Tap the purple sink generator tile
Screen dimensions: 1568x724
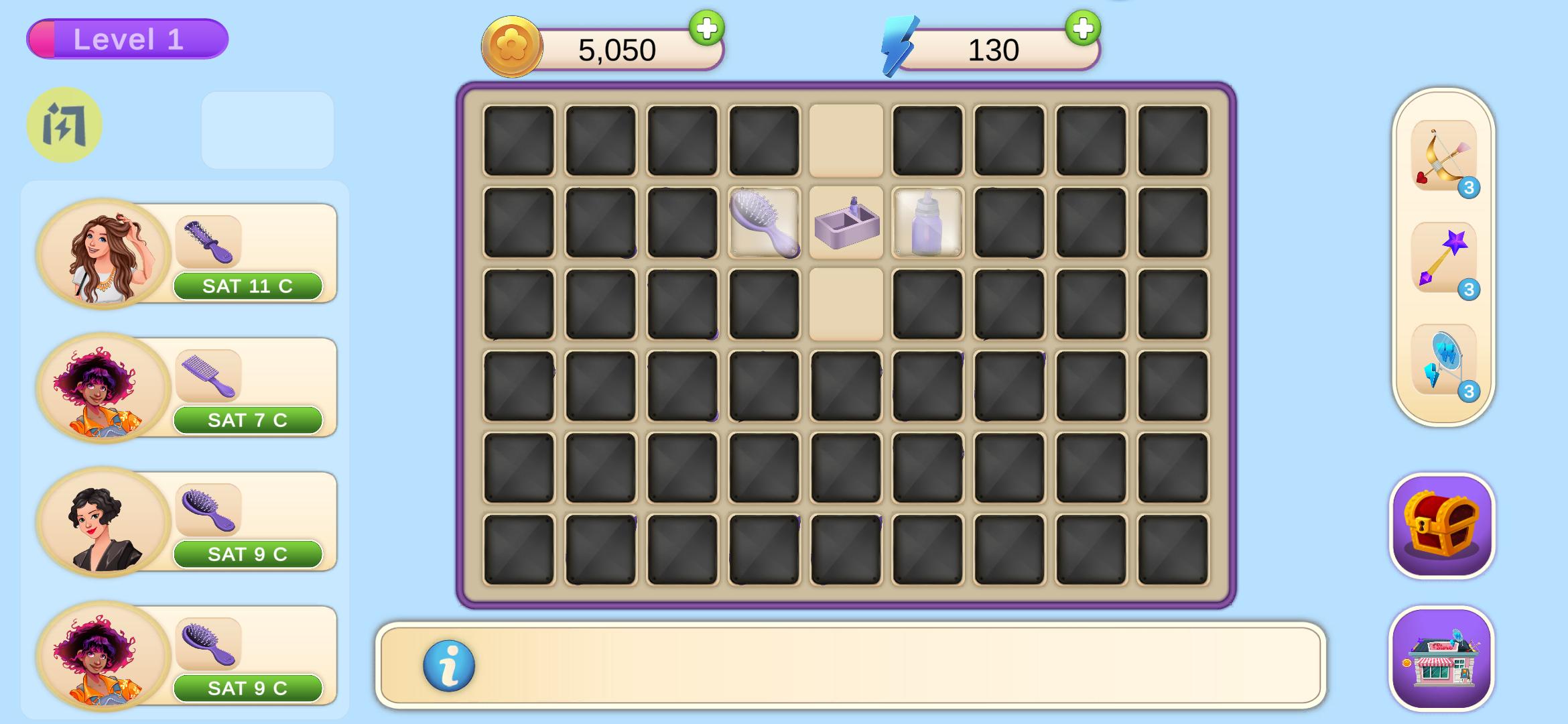tap(846, 223)
